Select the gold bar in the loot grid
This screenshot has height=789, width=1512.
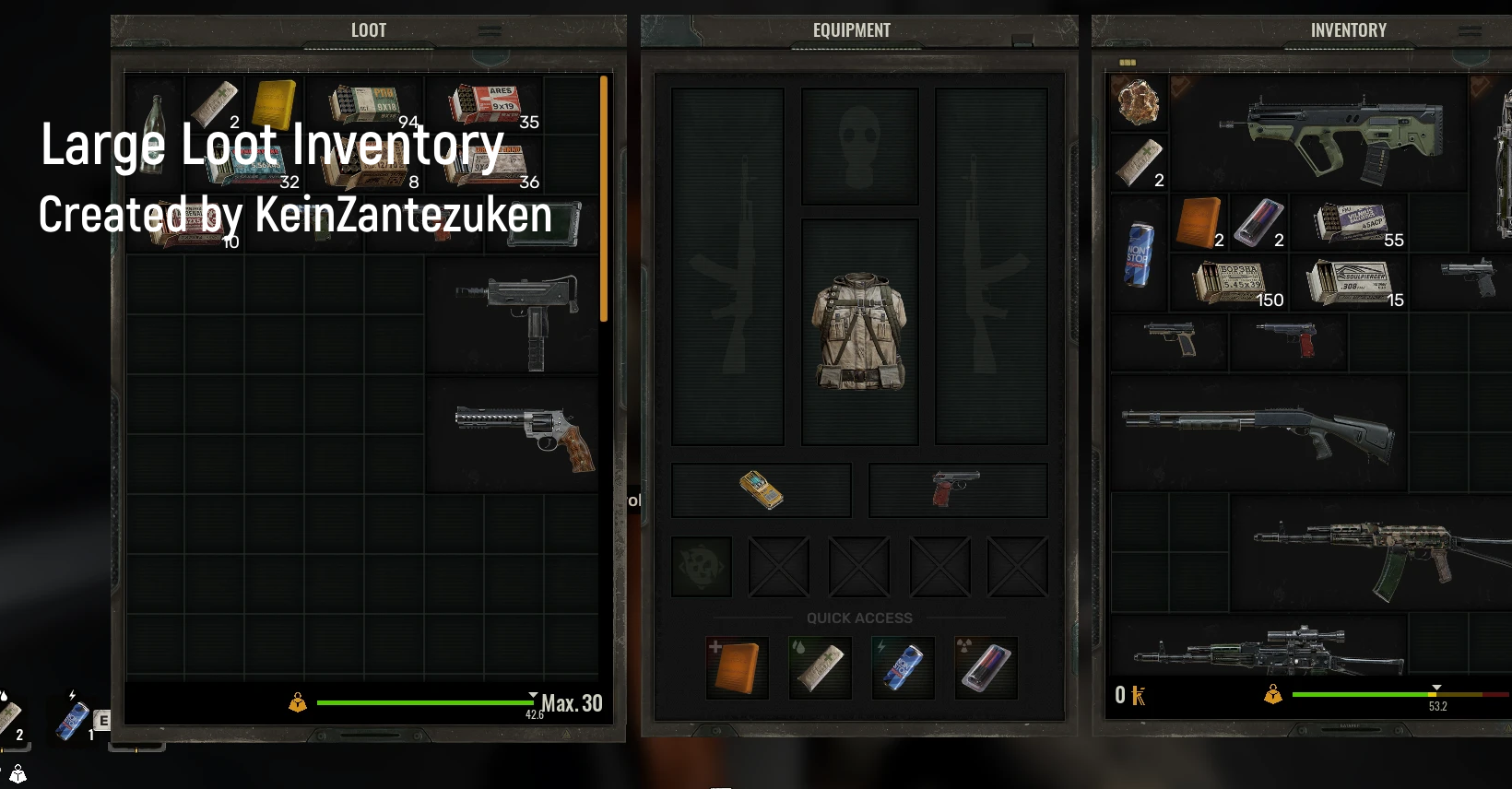click(x=273, y=104)
